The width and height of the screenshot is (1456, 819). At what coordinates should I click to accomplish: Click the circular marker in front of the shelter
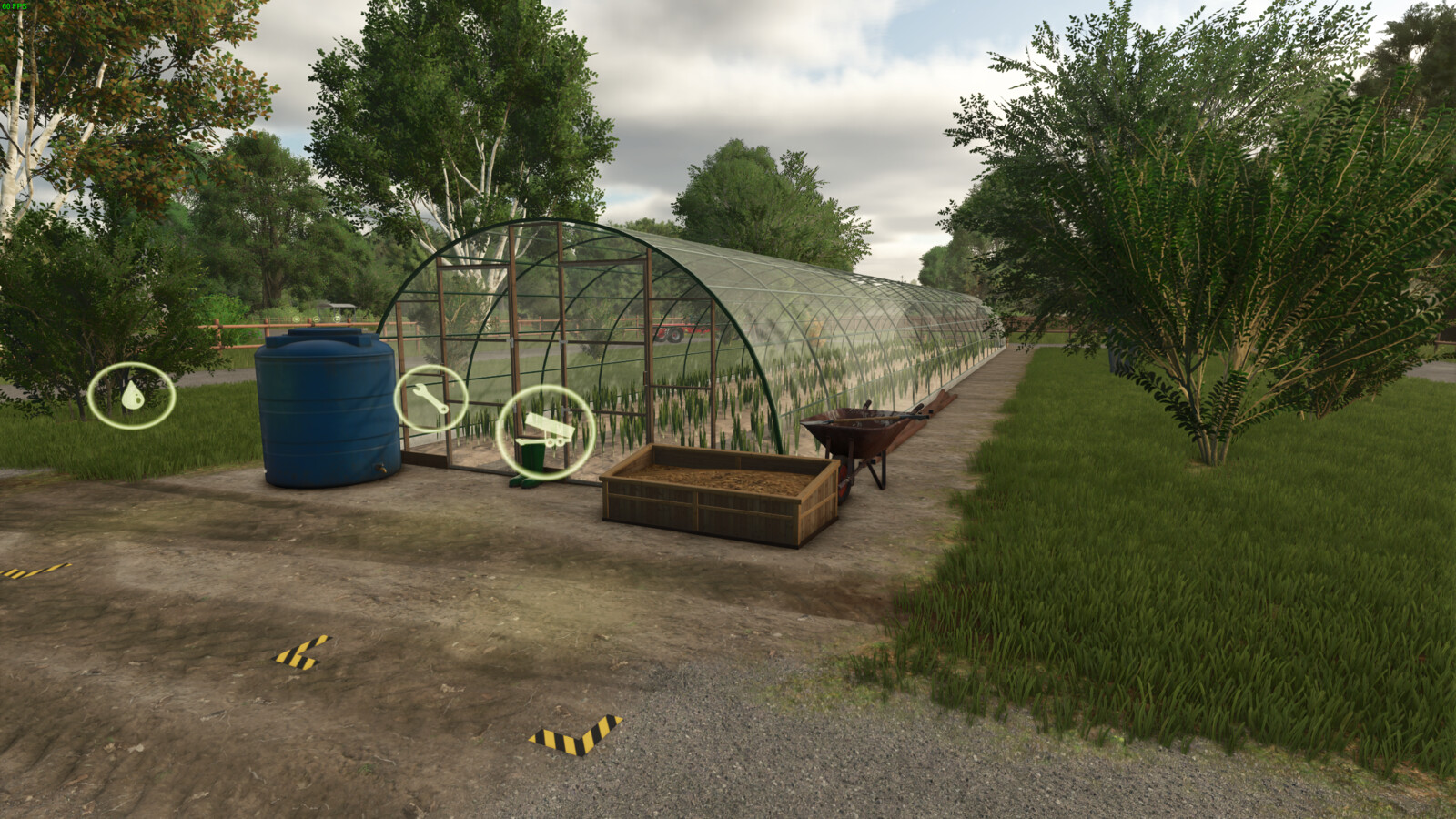(x=316, y=318)
